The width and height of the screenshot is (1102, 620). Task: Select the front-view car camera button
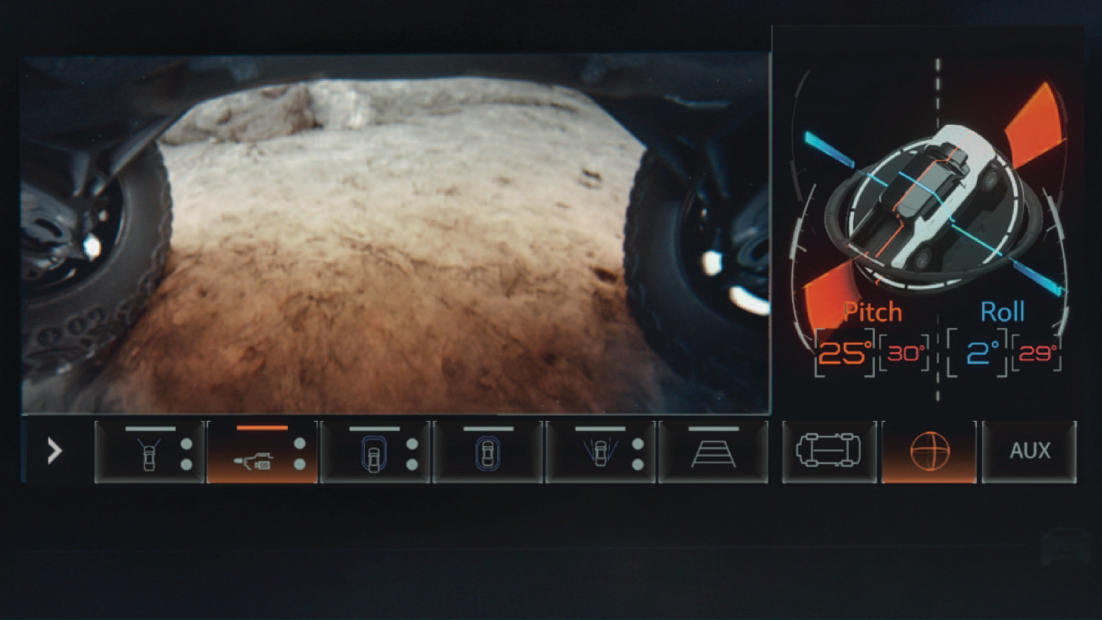point(149,452)
